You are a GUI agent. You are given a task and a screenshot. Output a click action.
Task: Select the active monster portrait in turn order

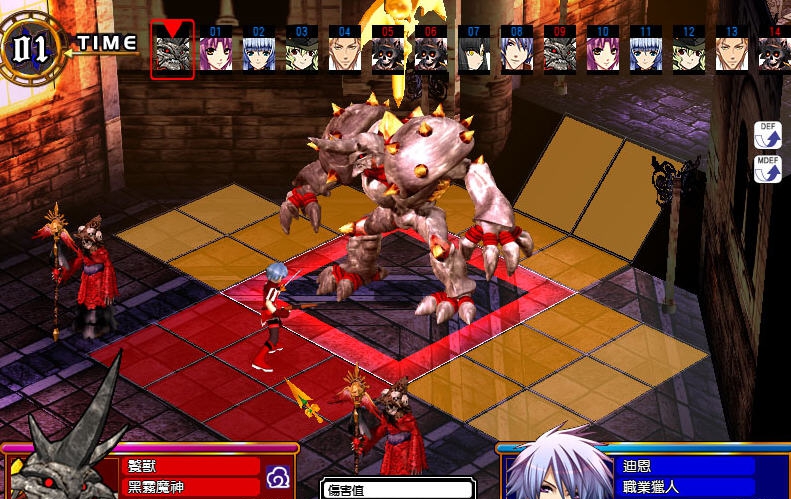[171, 52]
